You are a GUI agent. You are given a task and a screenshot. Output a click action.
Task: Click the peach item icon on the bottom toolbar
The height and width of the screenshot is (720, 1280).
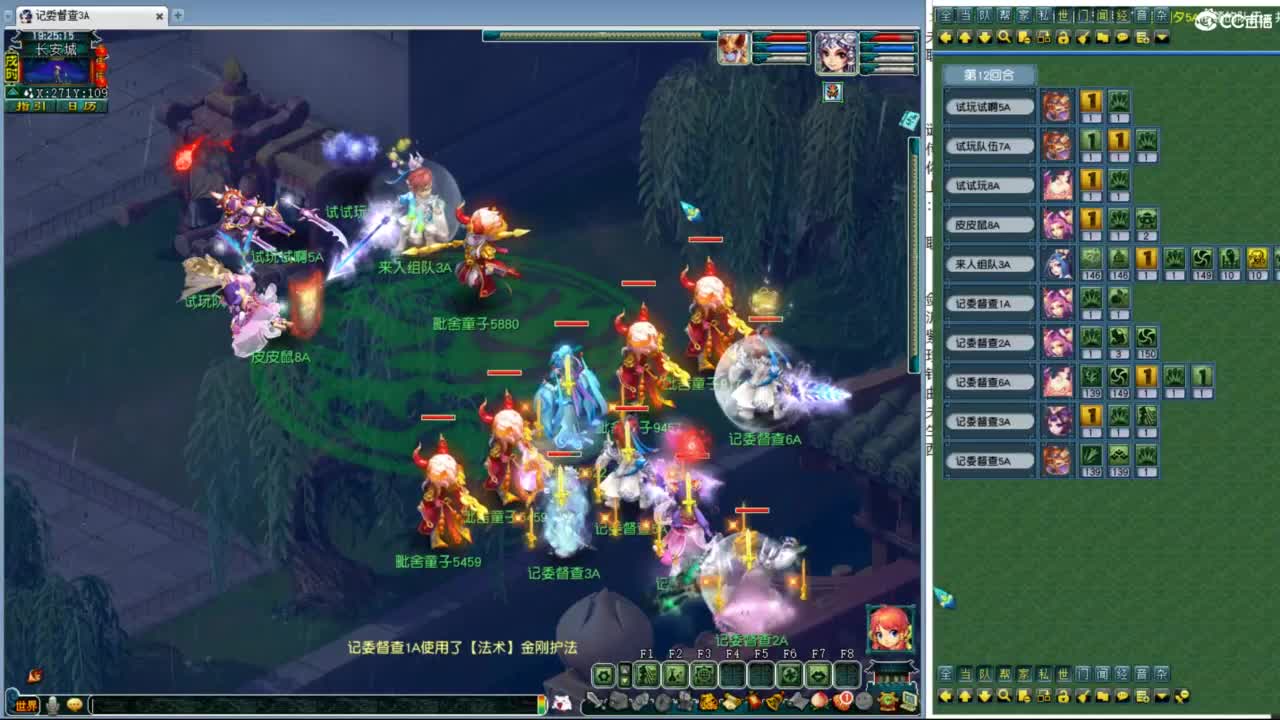pos(818,701)
